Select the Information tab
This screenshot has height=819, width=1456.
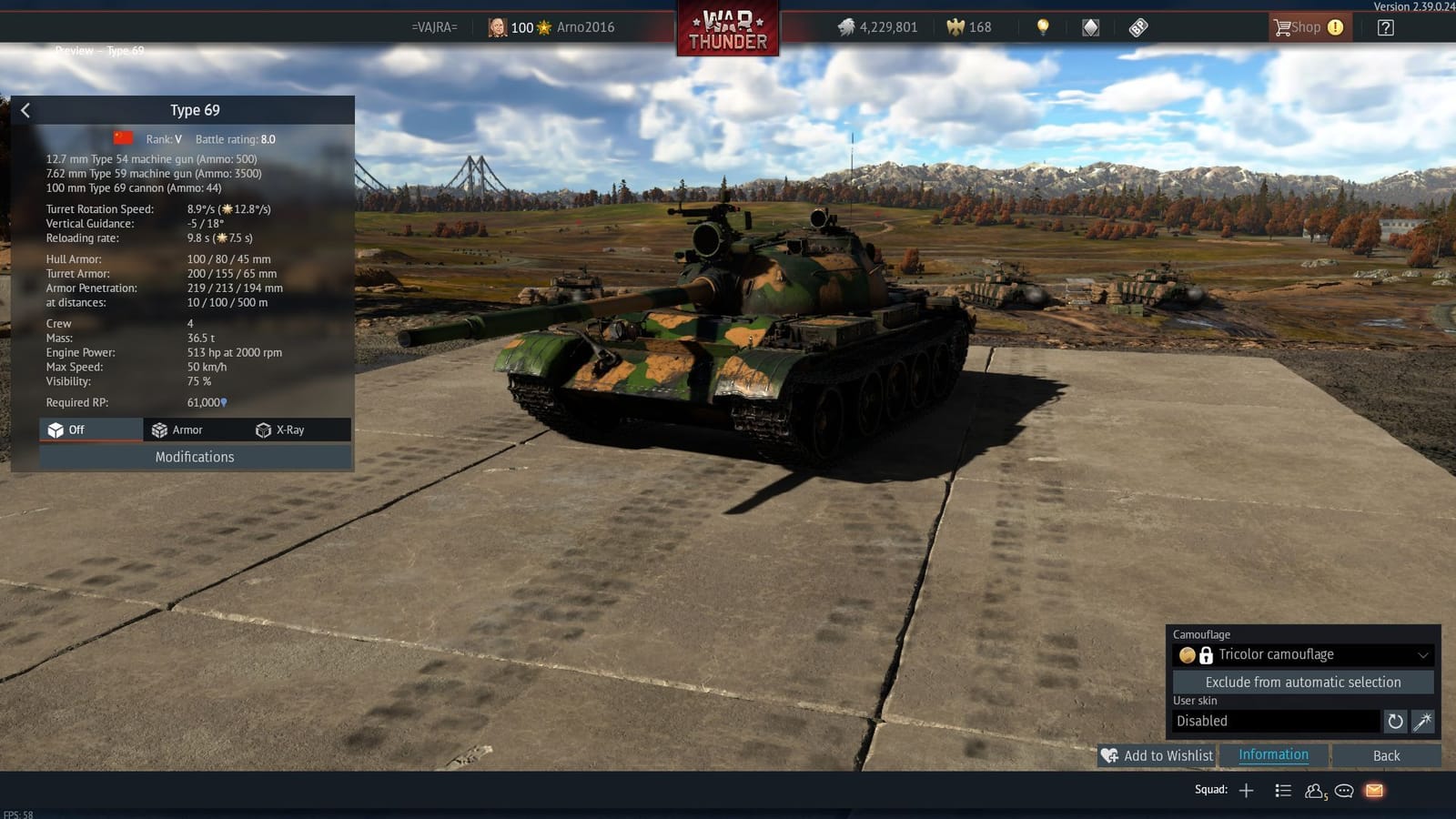tap(1271, 754)
